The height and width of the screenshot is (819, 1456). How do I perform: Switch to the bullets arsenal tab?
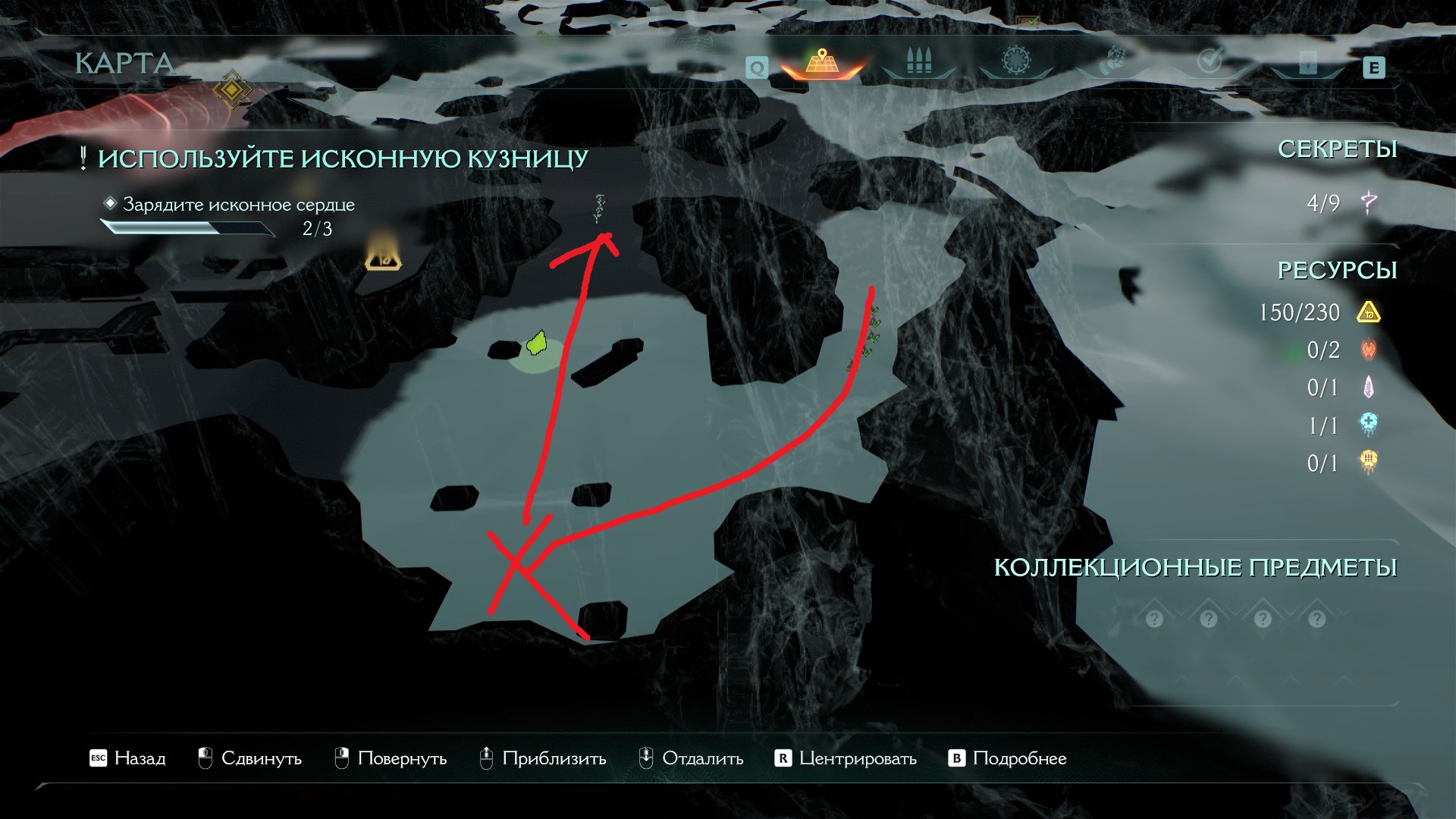(918, 62)
